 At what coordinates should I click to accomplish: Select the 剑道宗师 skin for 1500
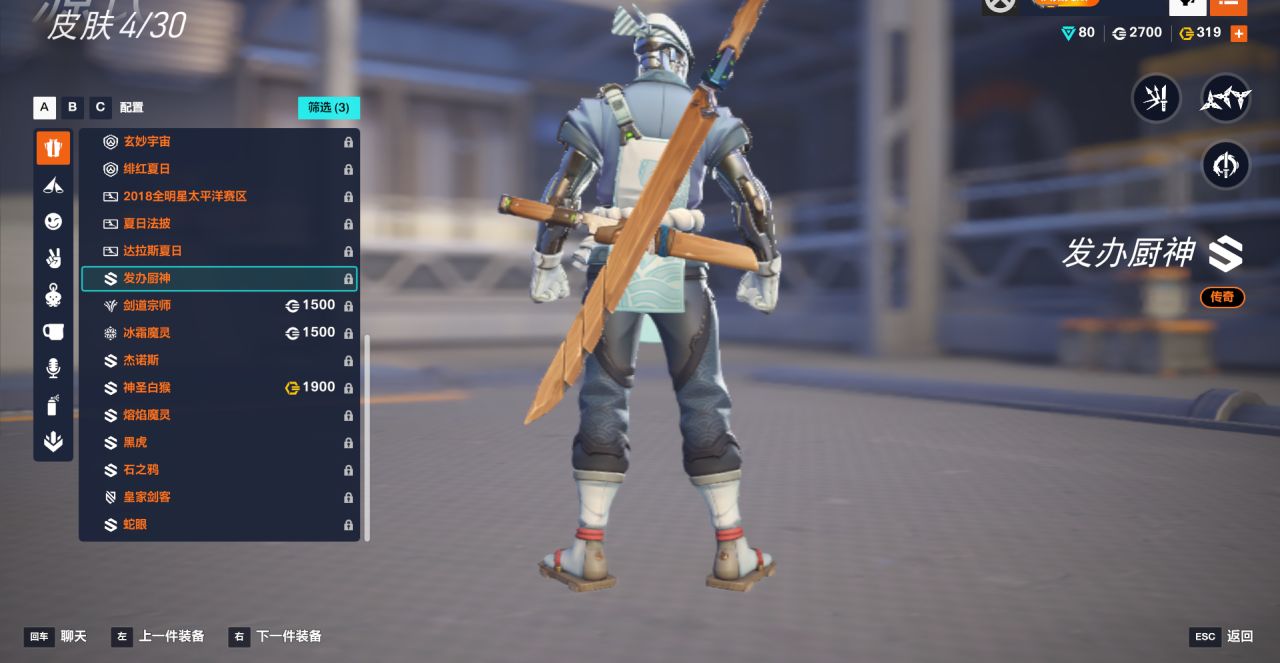[x=218, y=305]
